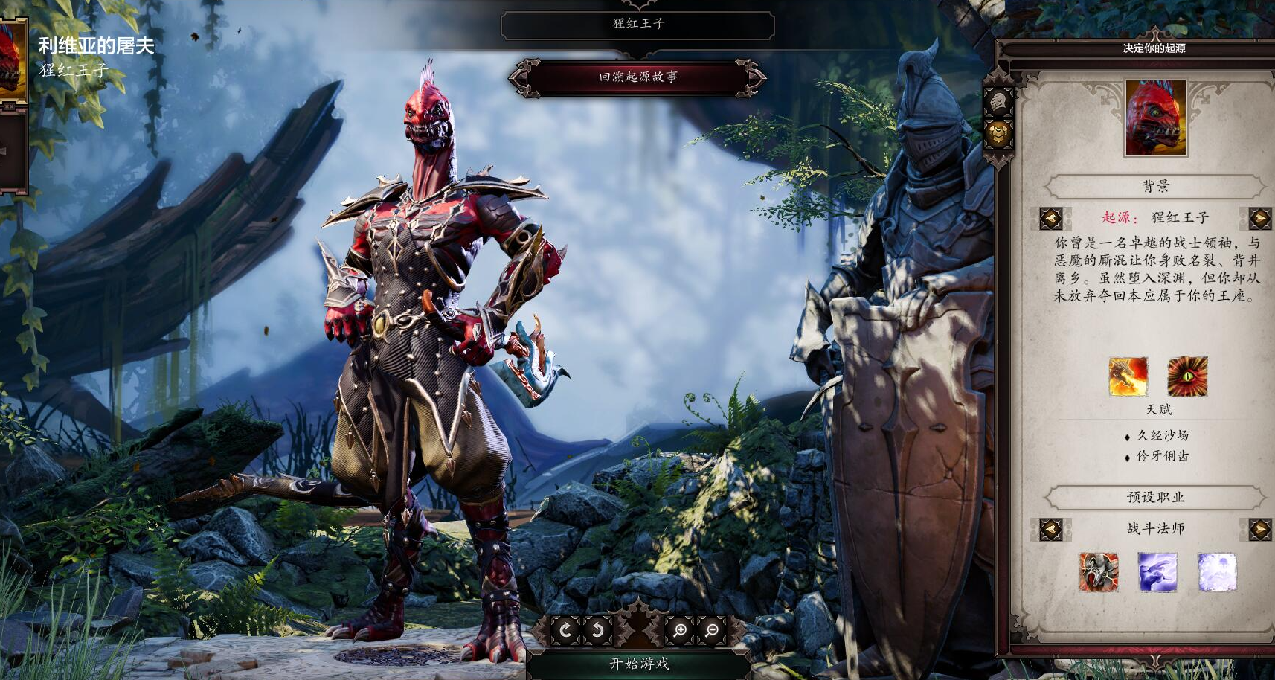The height and width of the screenshot is (680, 1275).
Task: Select the Red Prince portrait in panel
Action: point(1155,118)
